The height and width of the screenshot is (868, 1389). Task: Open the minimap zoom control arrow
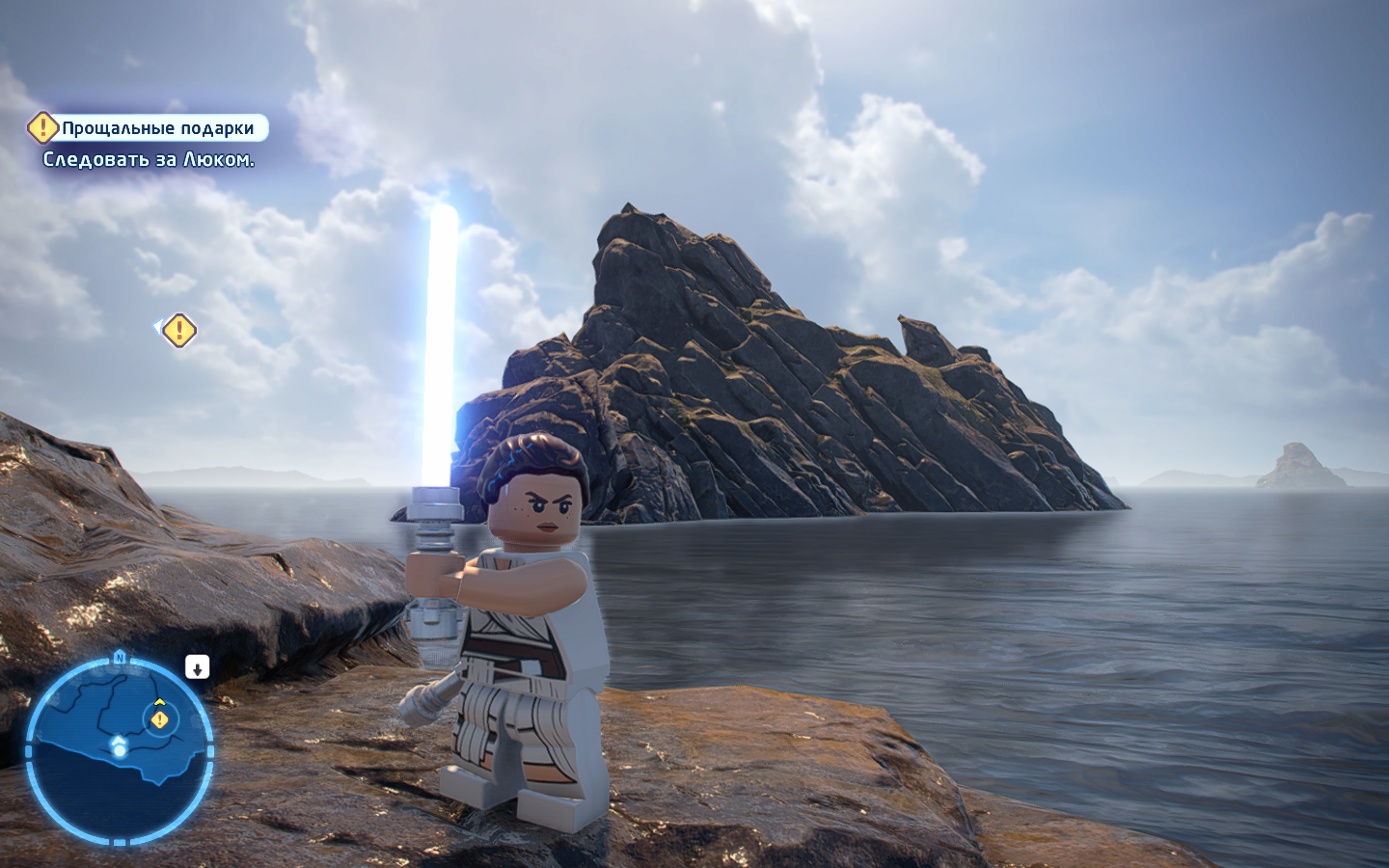coord(197,666)
